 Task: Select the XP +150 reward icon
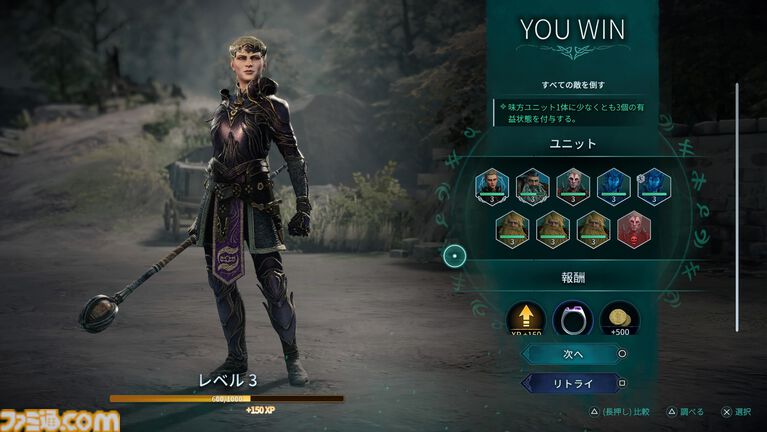click(x=526, y=319)
